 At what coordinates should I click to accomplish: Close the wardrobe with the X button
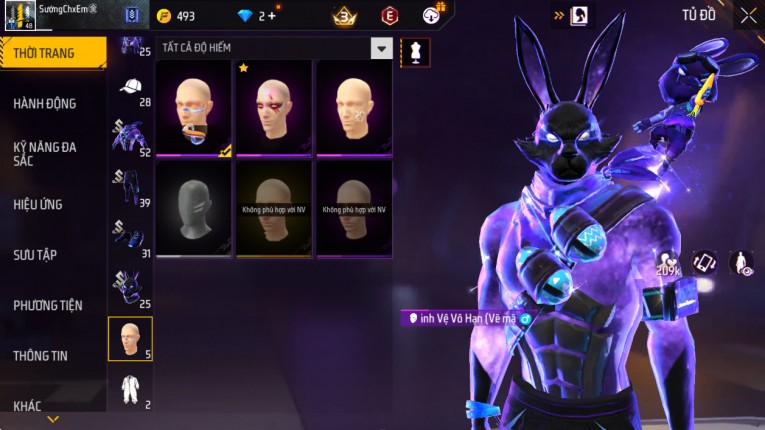point(748,15)
